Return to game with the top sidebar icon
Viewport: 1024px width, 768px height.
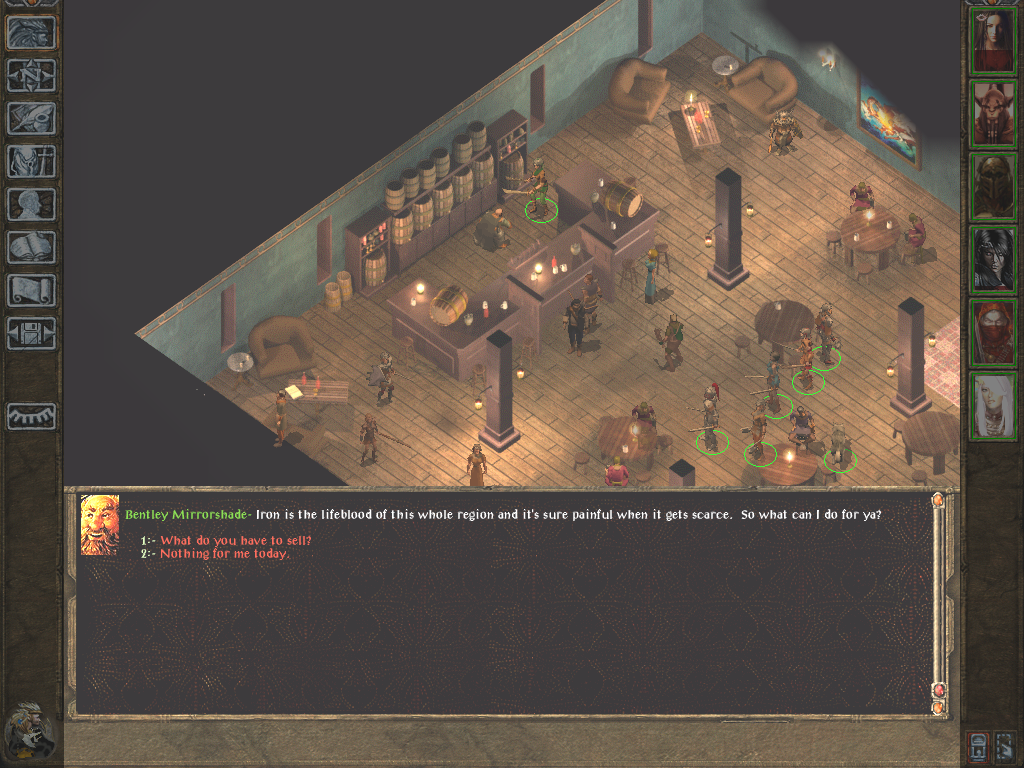31,33
